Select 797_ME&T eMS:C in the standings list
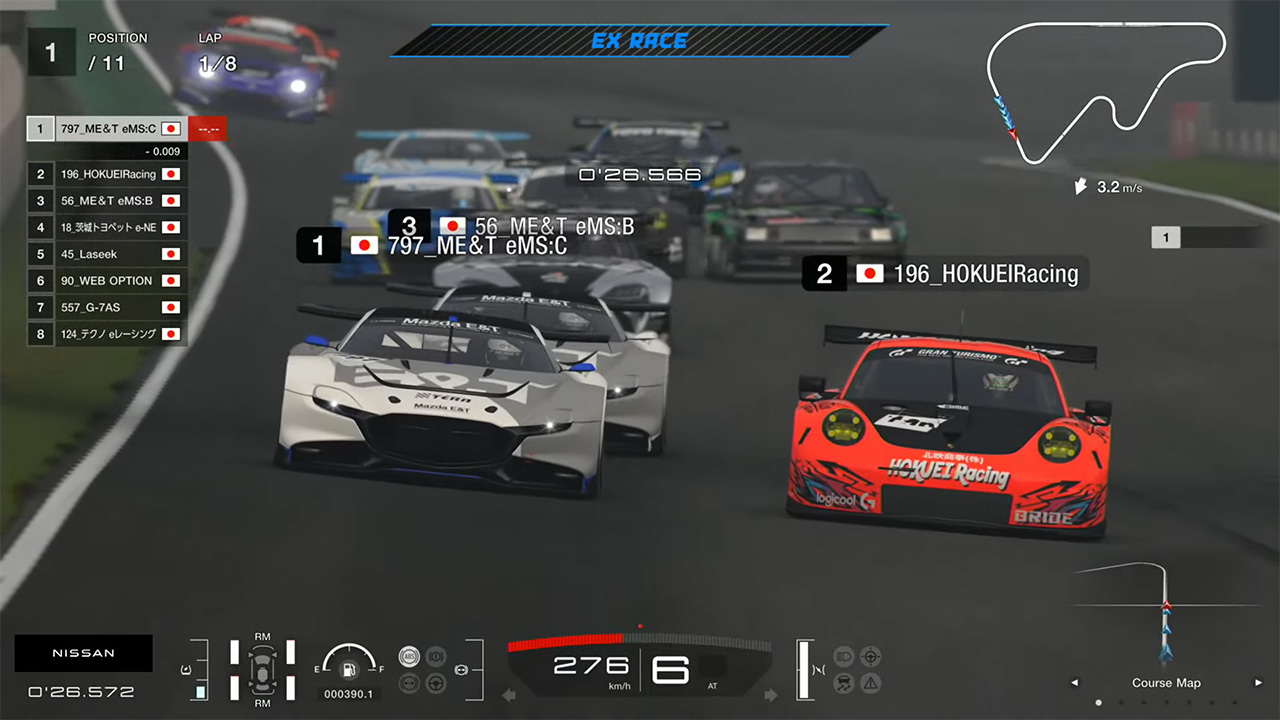 click(x=107, y=129)
